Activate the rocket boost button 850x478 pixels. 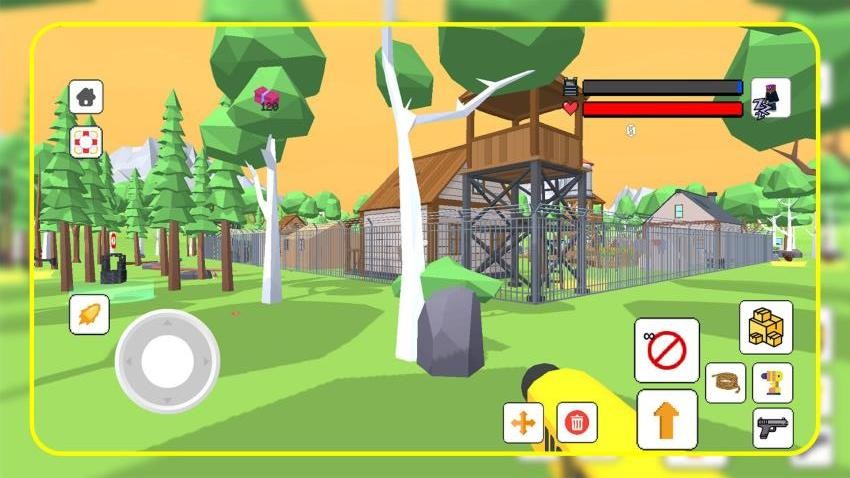(x=89, y=314)
